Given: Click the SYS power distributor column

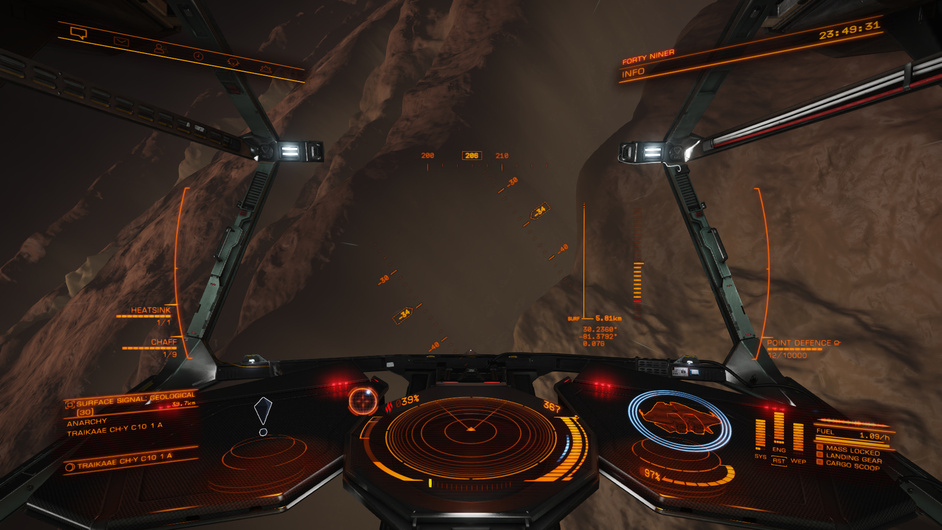Looking at the screenshot, I should (759, 434).
